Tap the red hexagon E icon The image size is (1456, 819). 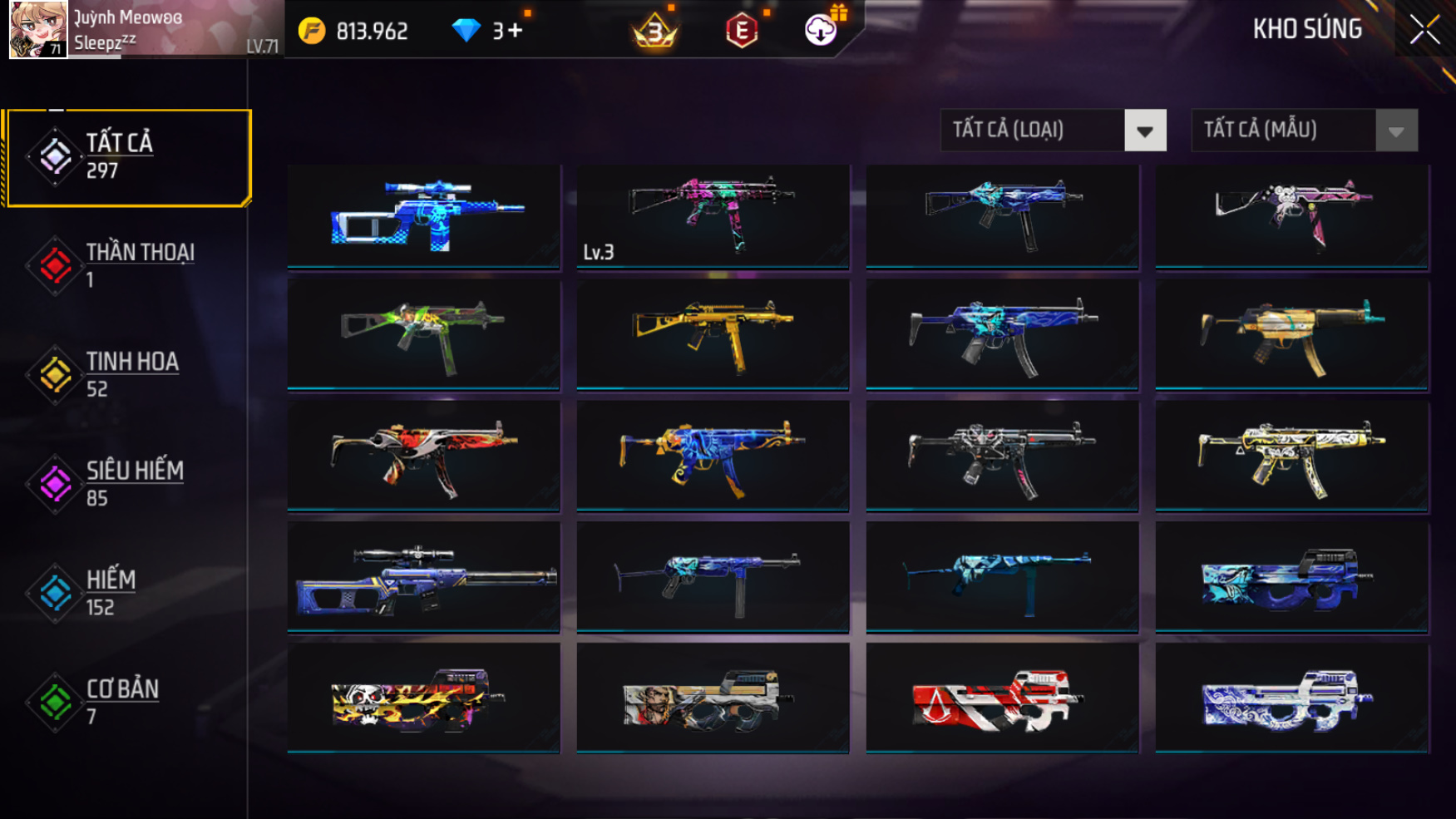(741, 32)
